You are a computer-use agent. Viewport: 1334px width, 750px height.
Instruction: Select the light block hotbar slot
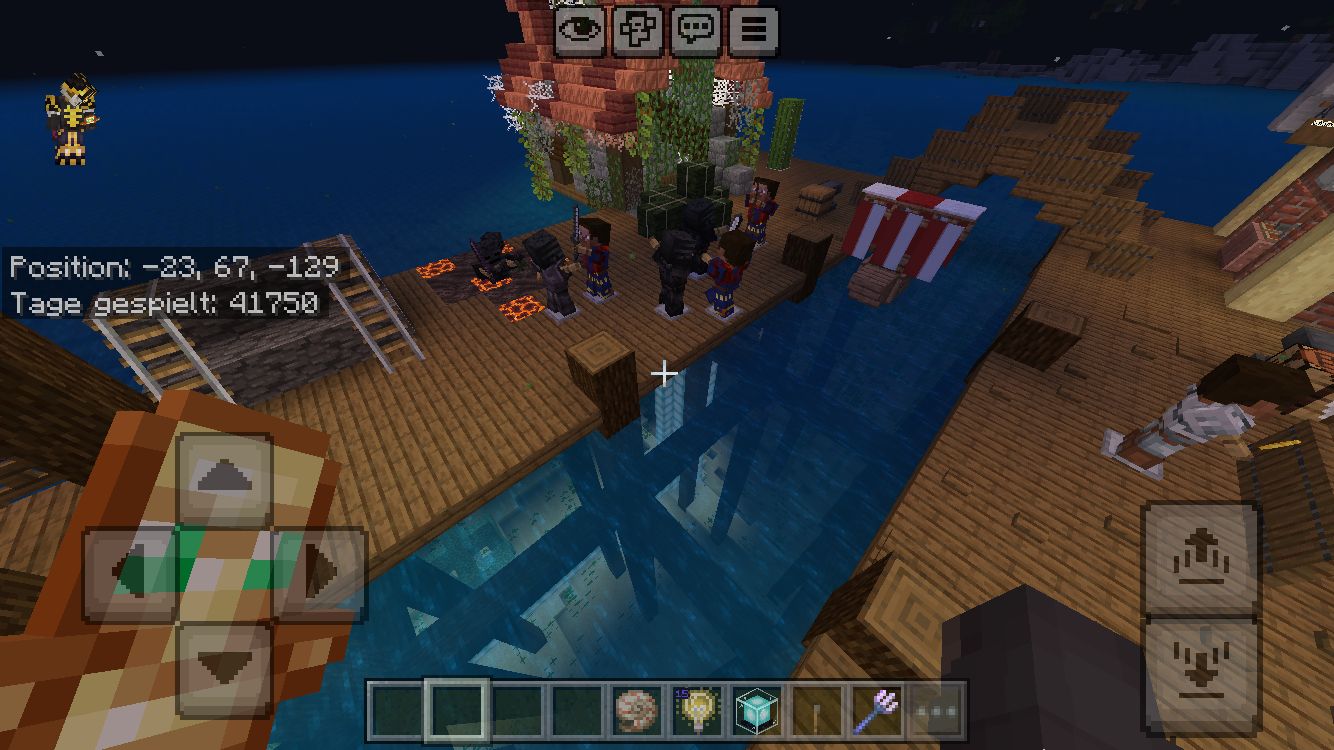tap(697, 711)
